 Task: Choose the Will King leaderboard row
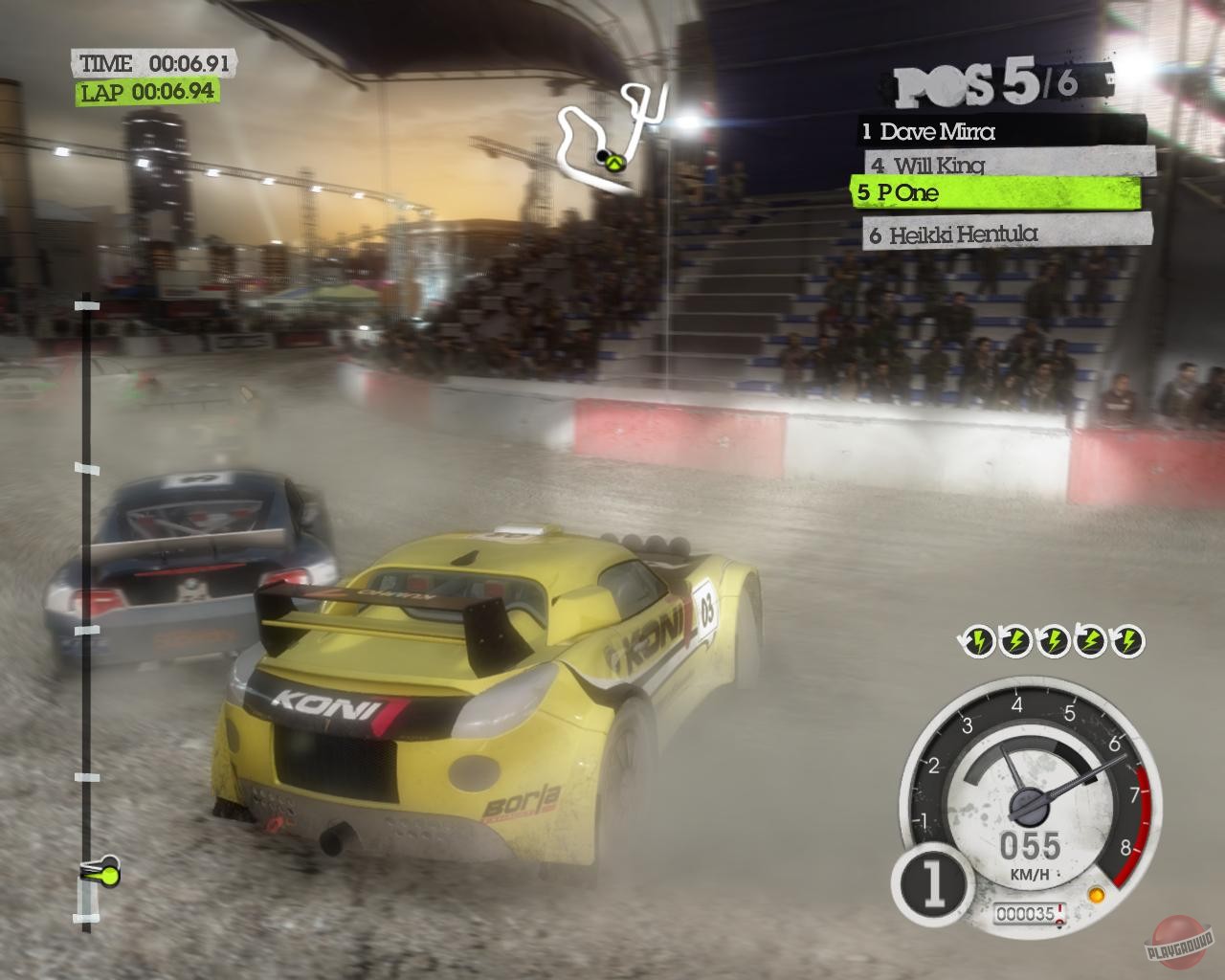coord(1005,164)
